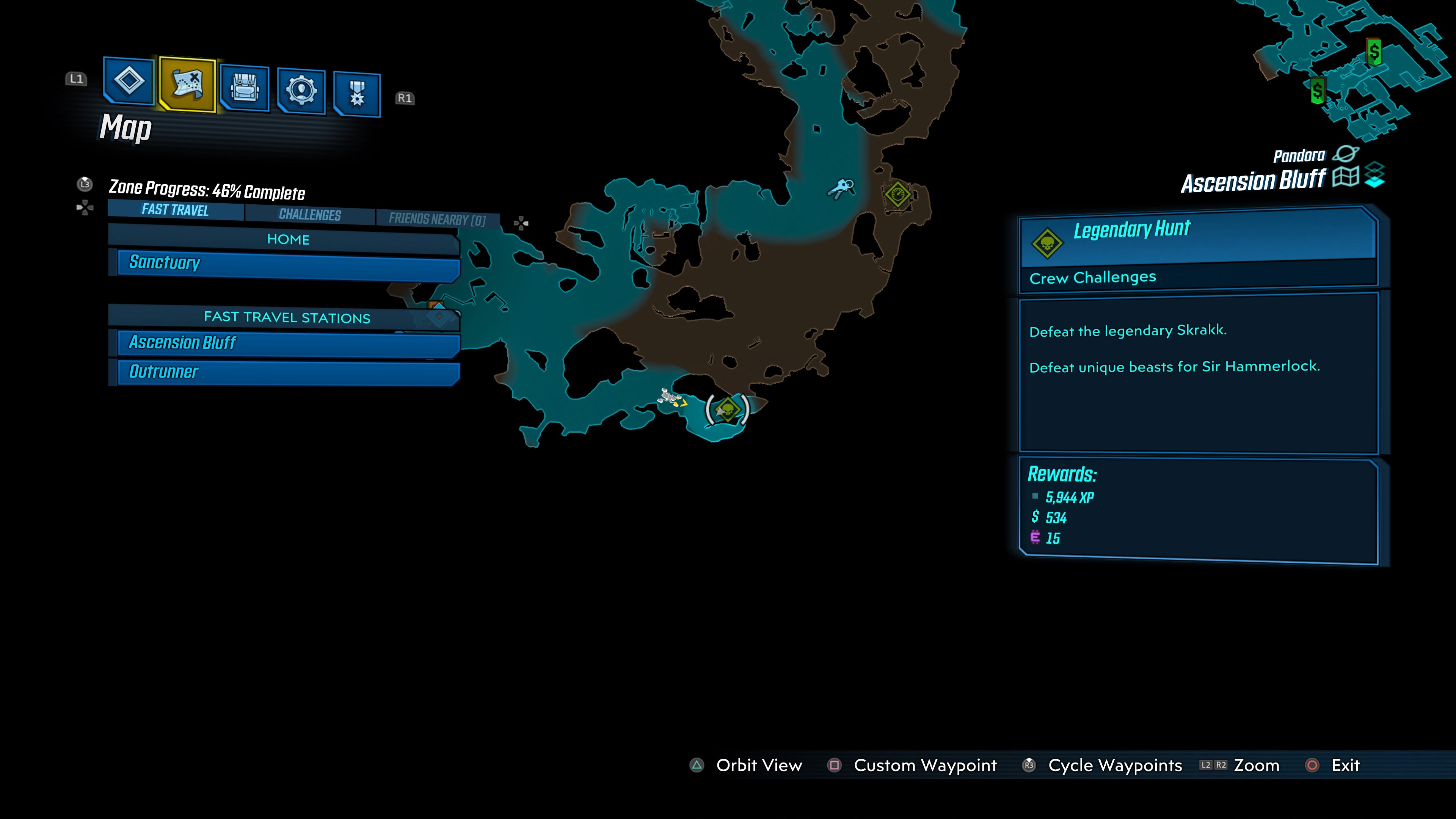Open the Inventory backpack tab

pyautogui.click(x=245, y=88)
